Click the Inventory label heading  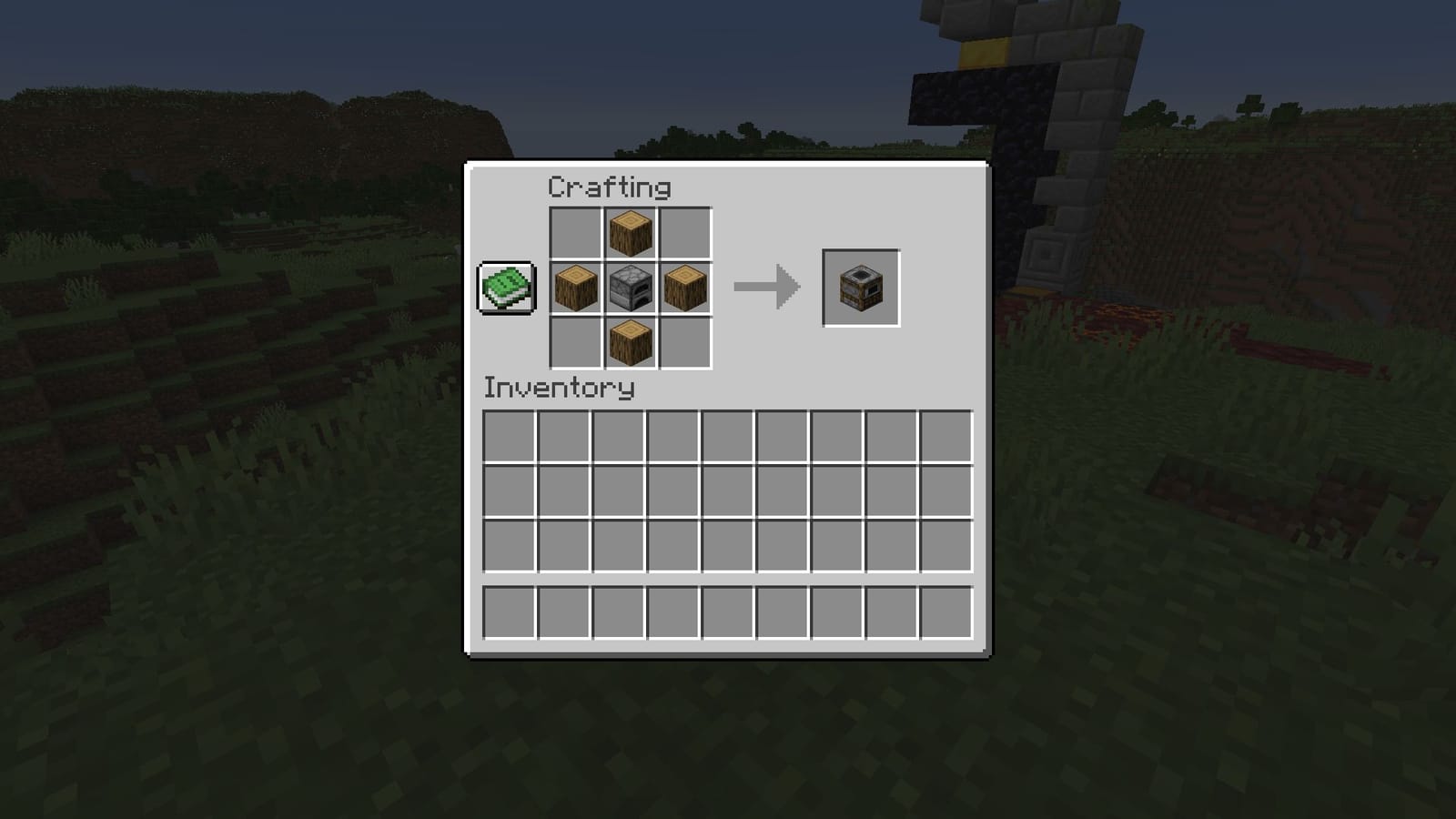coord(557,387)
